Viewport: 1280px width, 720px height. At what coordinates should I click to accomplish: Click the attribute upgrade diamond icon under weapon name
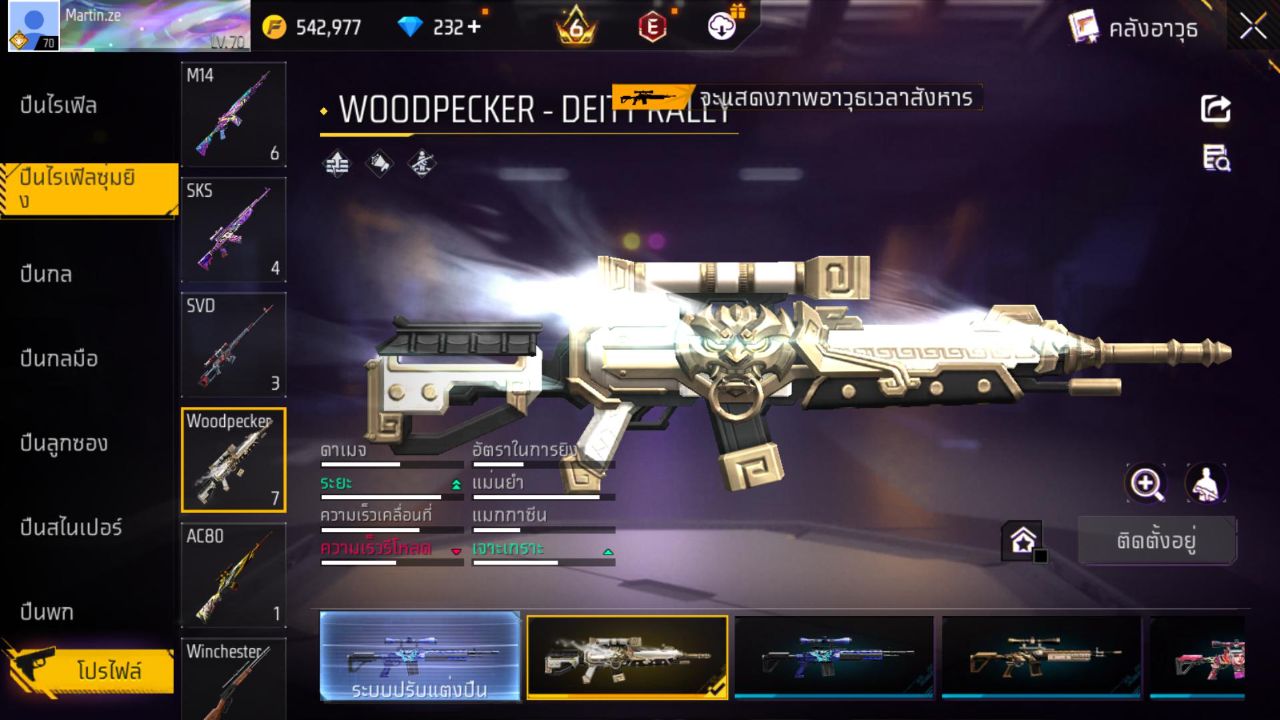click(336, 164)
